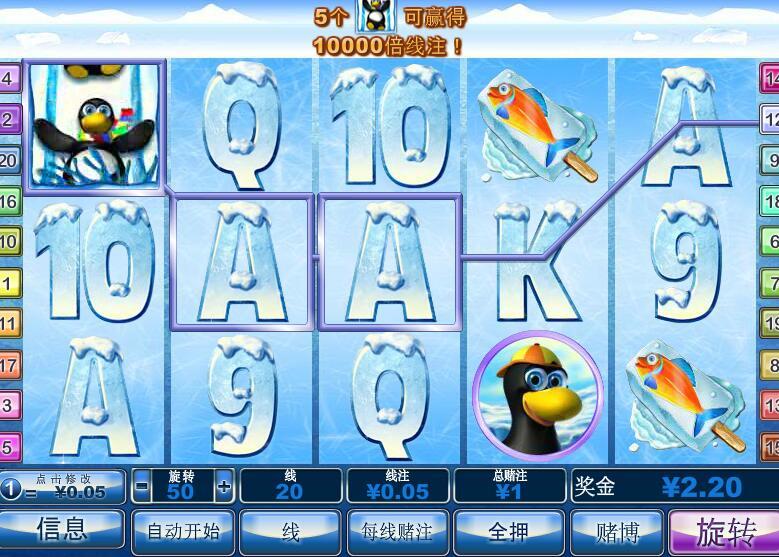Pick payline 17 marker on left edge
The image size is (779, 557).
pyautogui.click(x=9, y=365)
